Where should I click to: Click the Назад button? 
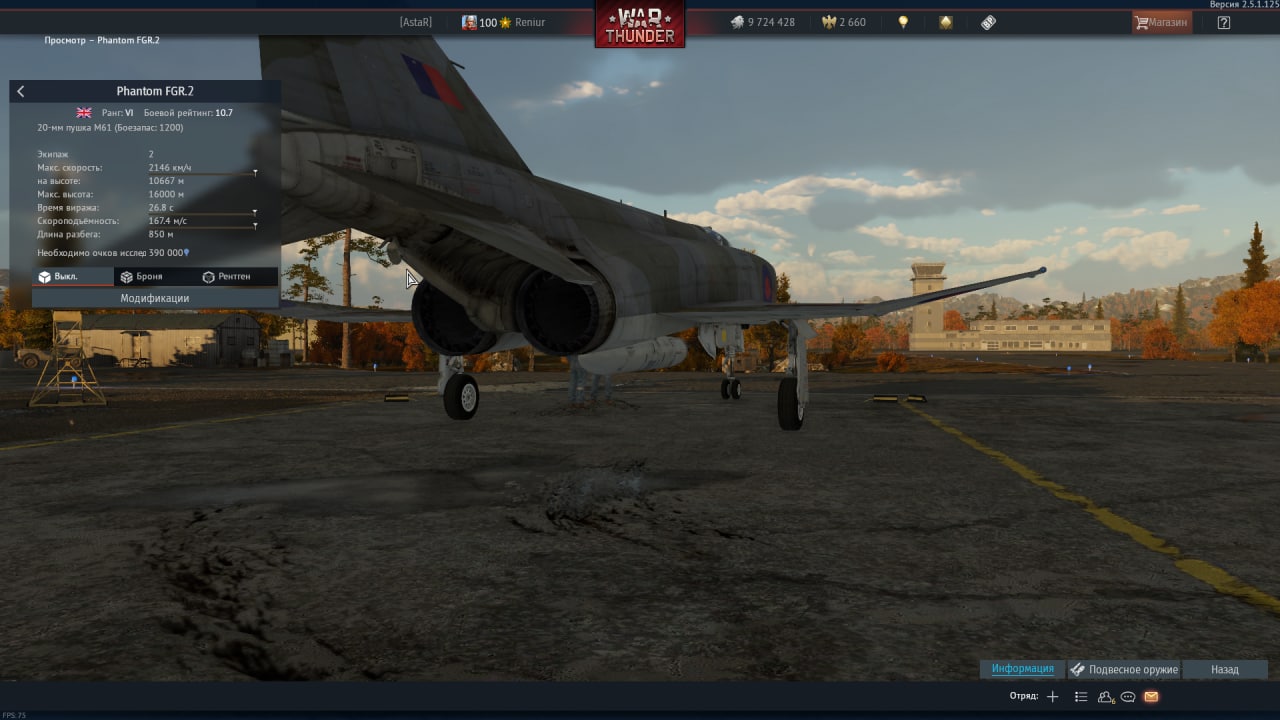(x=1224, y=669)
